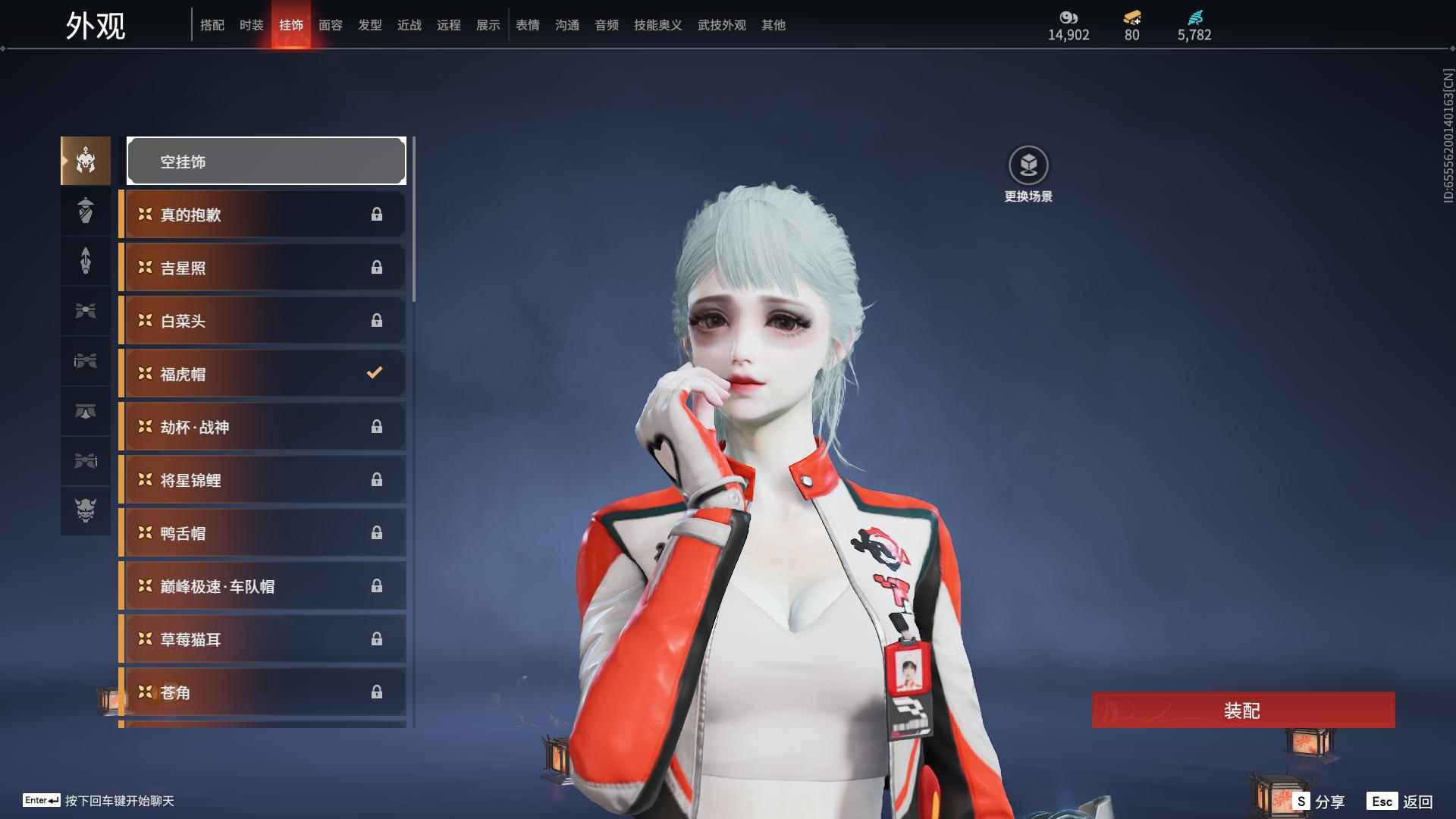Viewport: 1456px width, 819px height.
Task: Switch to 技能奥义 tab
Action: (x=657, y=25)
